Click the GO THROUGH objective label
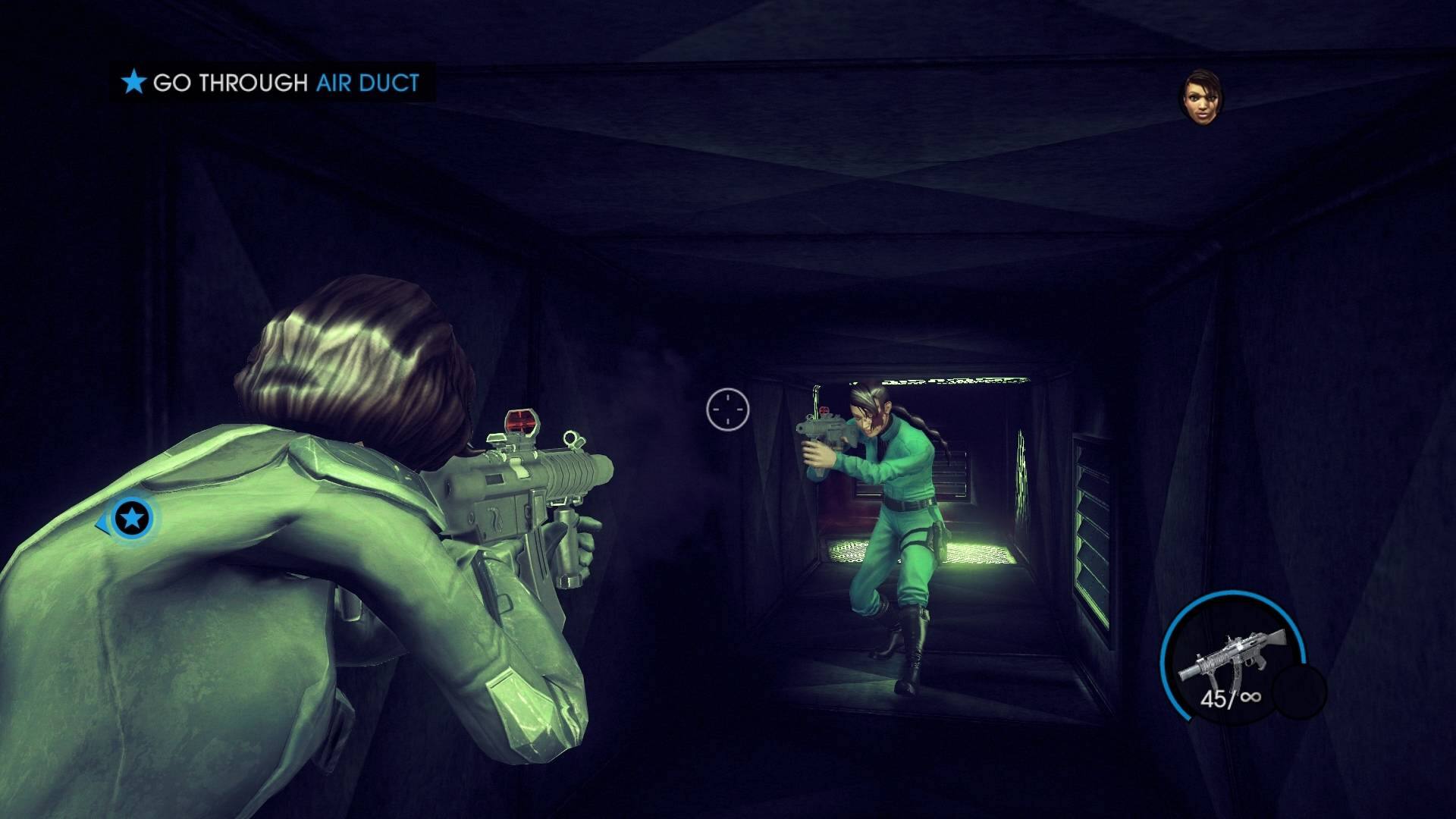1456x819 pixels. pyautogui.click(x=231, y=83)
